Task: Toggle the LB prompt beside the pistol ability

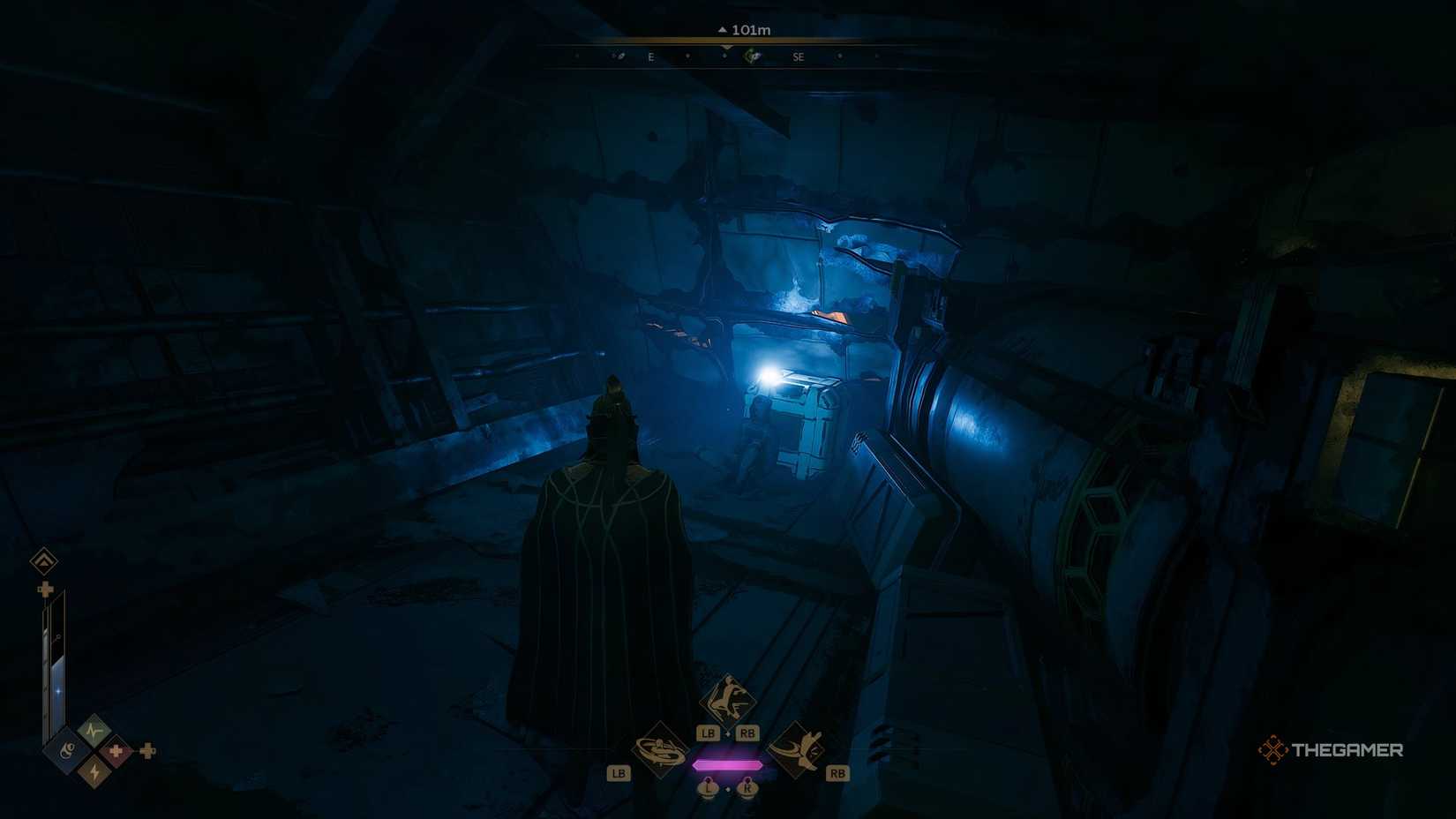Action: 620,772
